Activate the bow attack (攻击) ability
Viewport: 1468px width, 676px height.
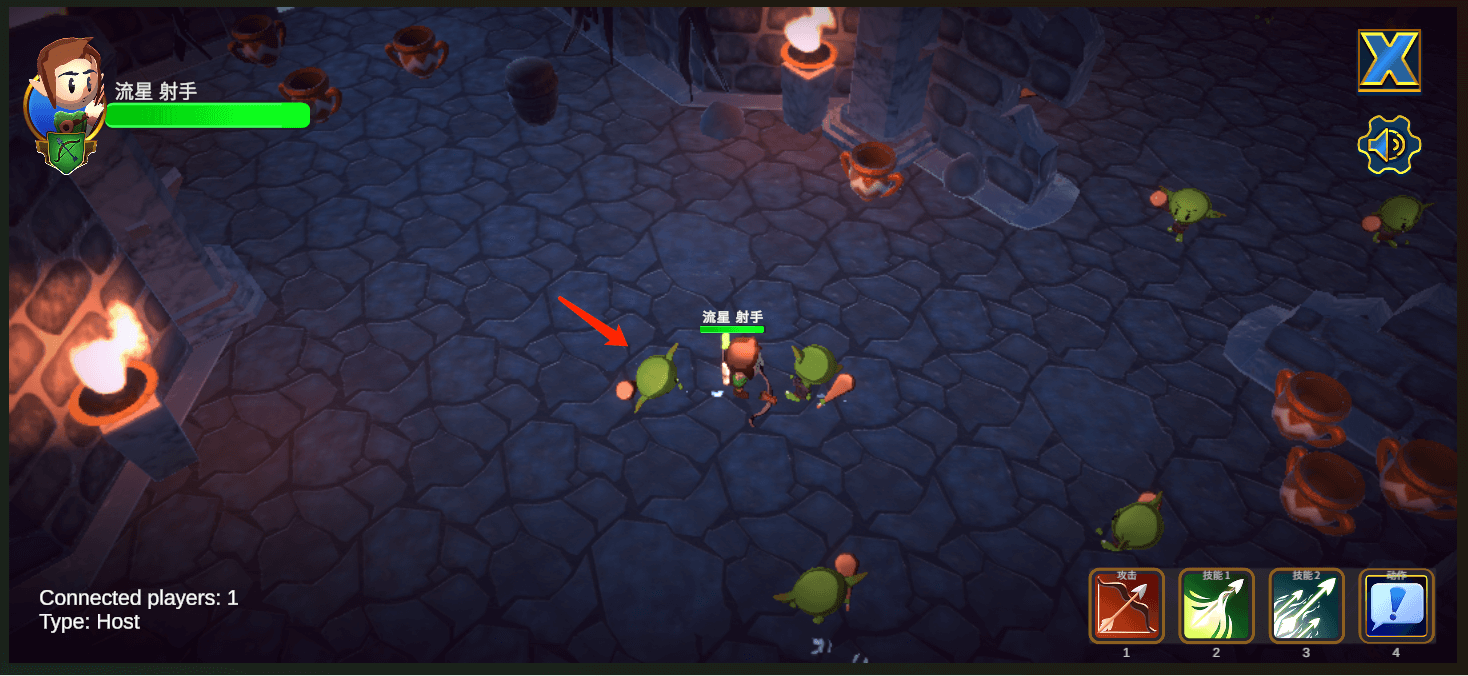(x=1126, y=607)
